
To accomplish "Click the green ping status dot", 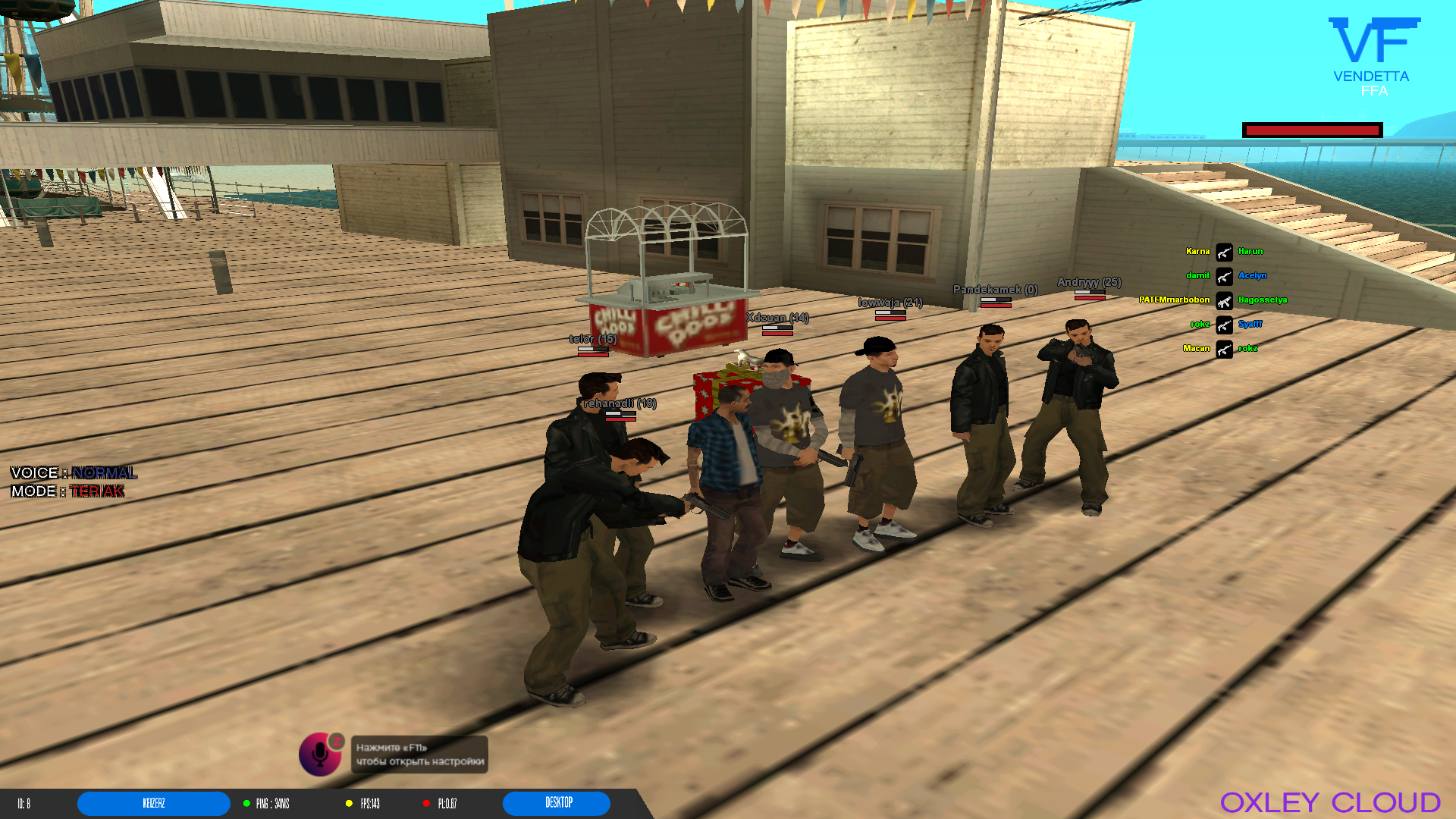I will click(x=246, y=803).
